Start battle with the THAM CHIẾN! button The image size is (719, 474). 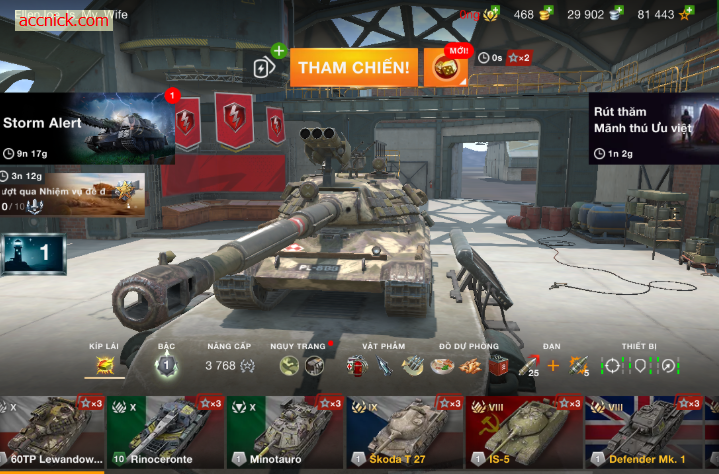tap(353, 67)
